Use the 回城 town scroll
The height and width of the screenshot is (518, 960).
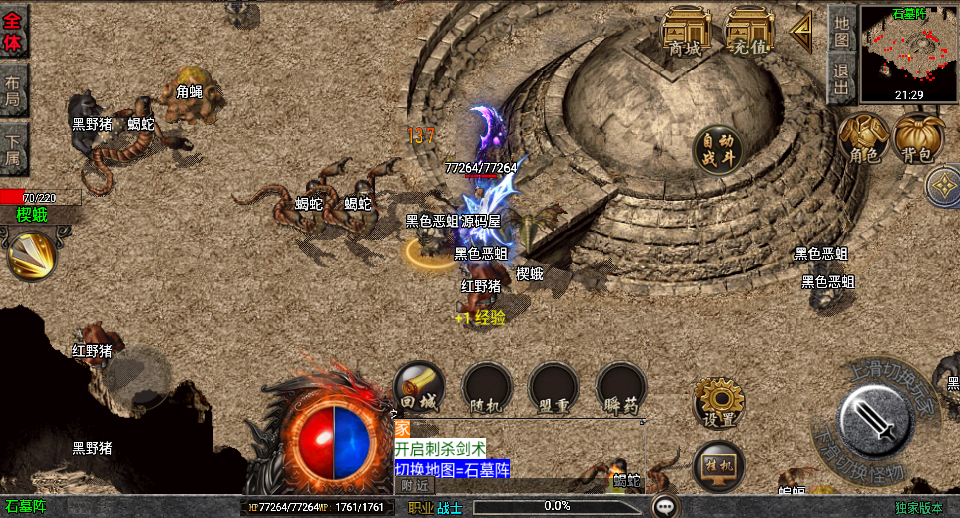[x=419, y=387]
